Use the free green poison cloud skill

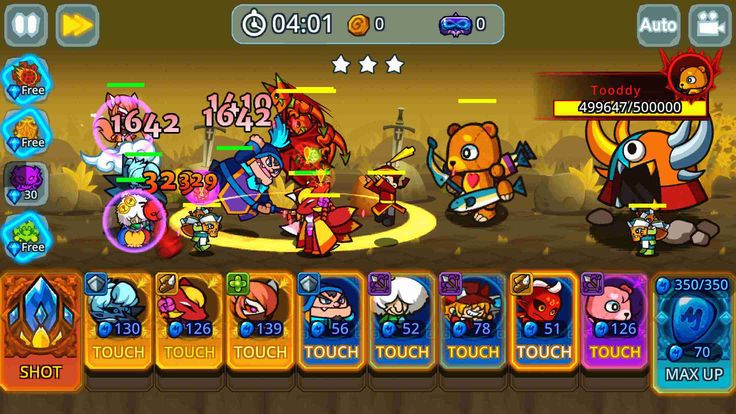tap(26, 234)
